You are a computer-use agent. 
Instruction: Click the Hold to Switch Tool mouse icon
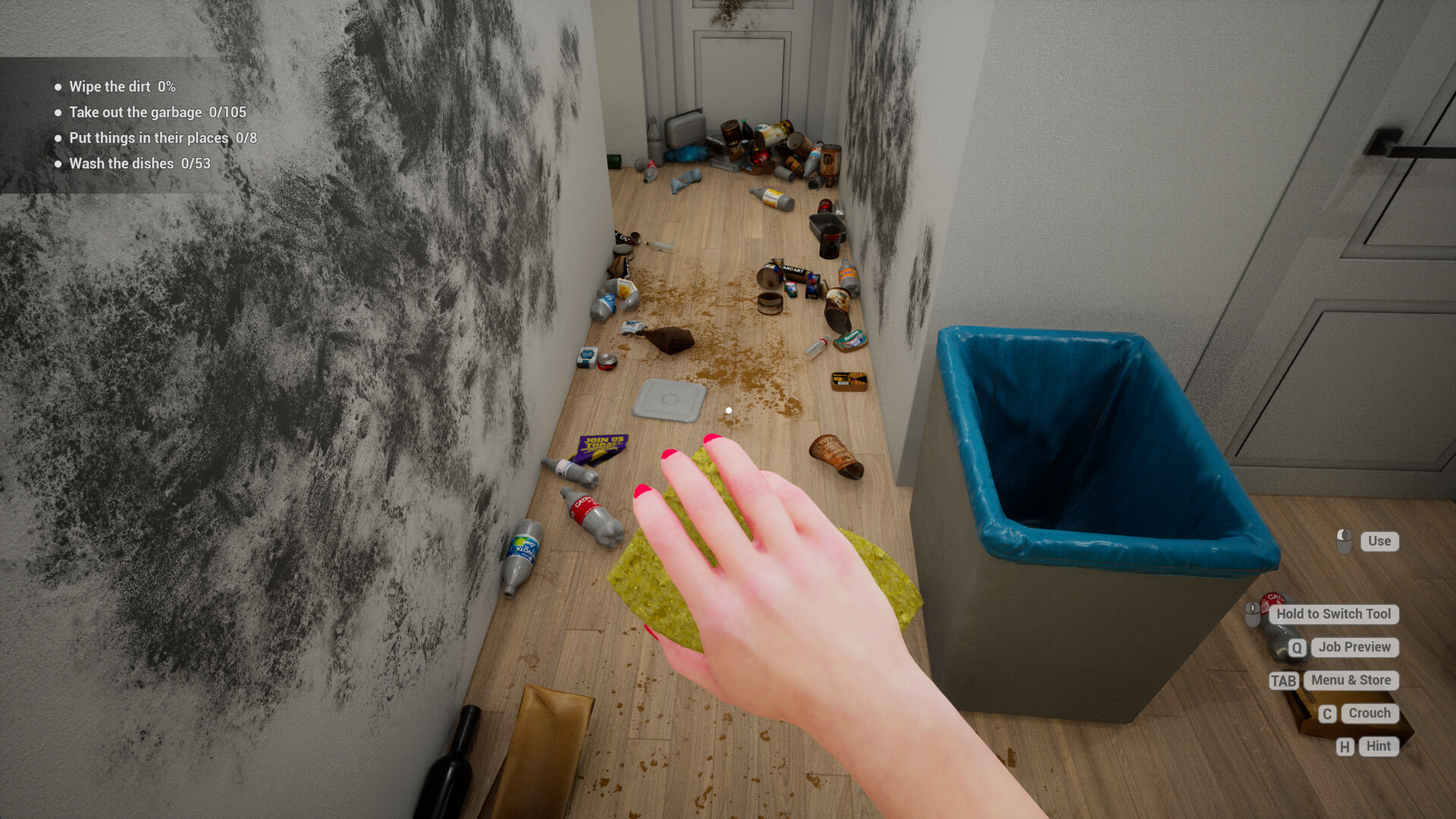1253,614
